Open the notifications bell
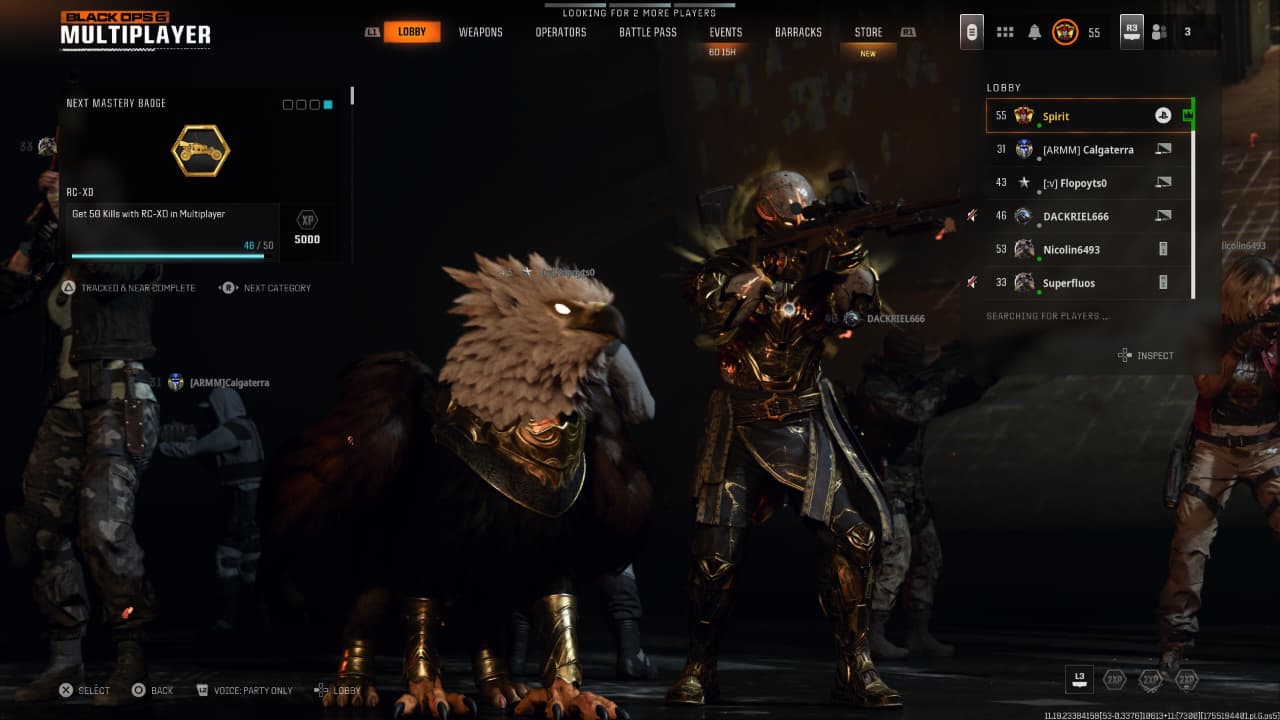This screenshot has height=720, width=1280. pos(1034,32)
